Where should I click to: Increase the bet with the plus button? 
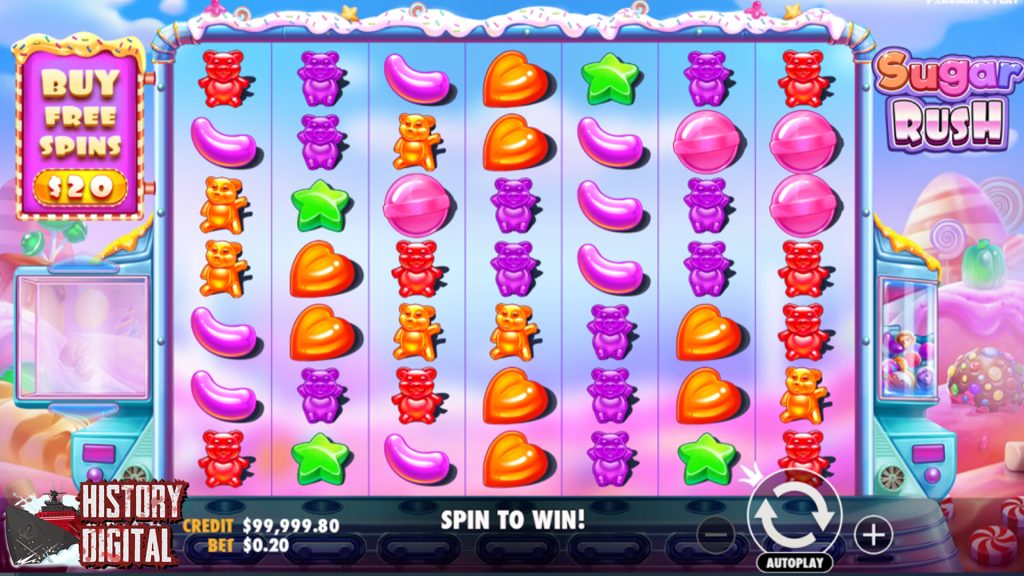pyautogui.click(x=873, y=535)
